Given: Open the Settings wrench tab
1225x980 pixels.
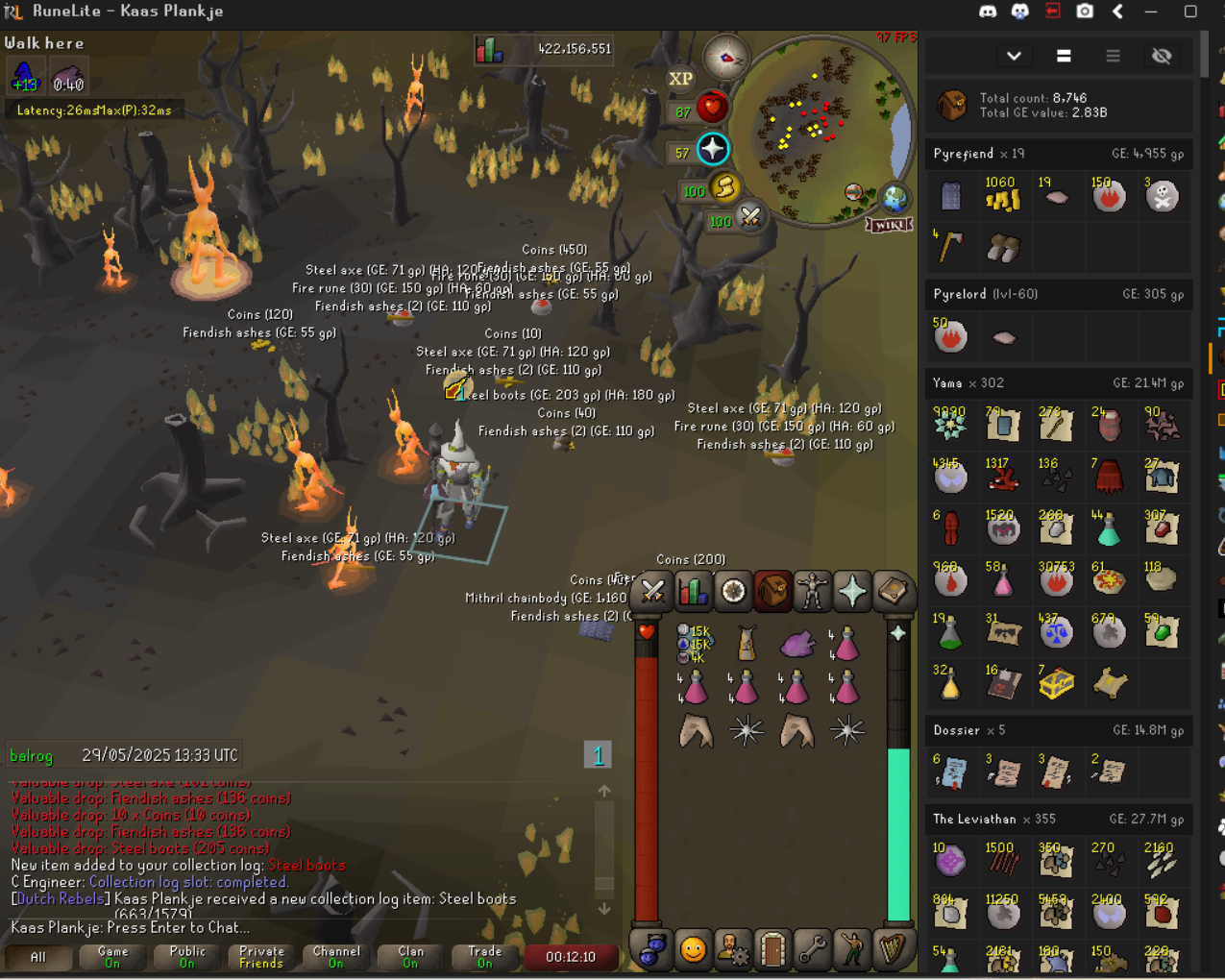Looking at the screenshot, I should click(813, 950).
